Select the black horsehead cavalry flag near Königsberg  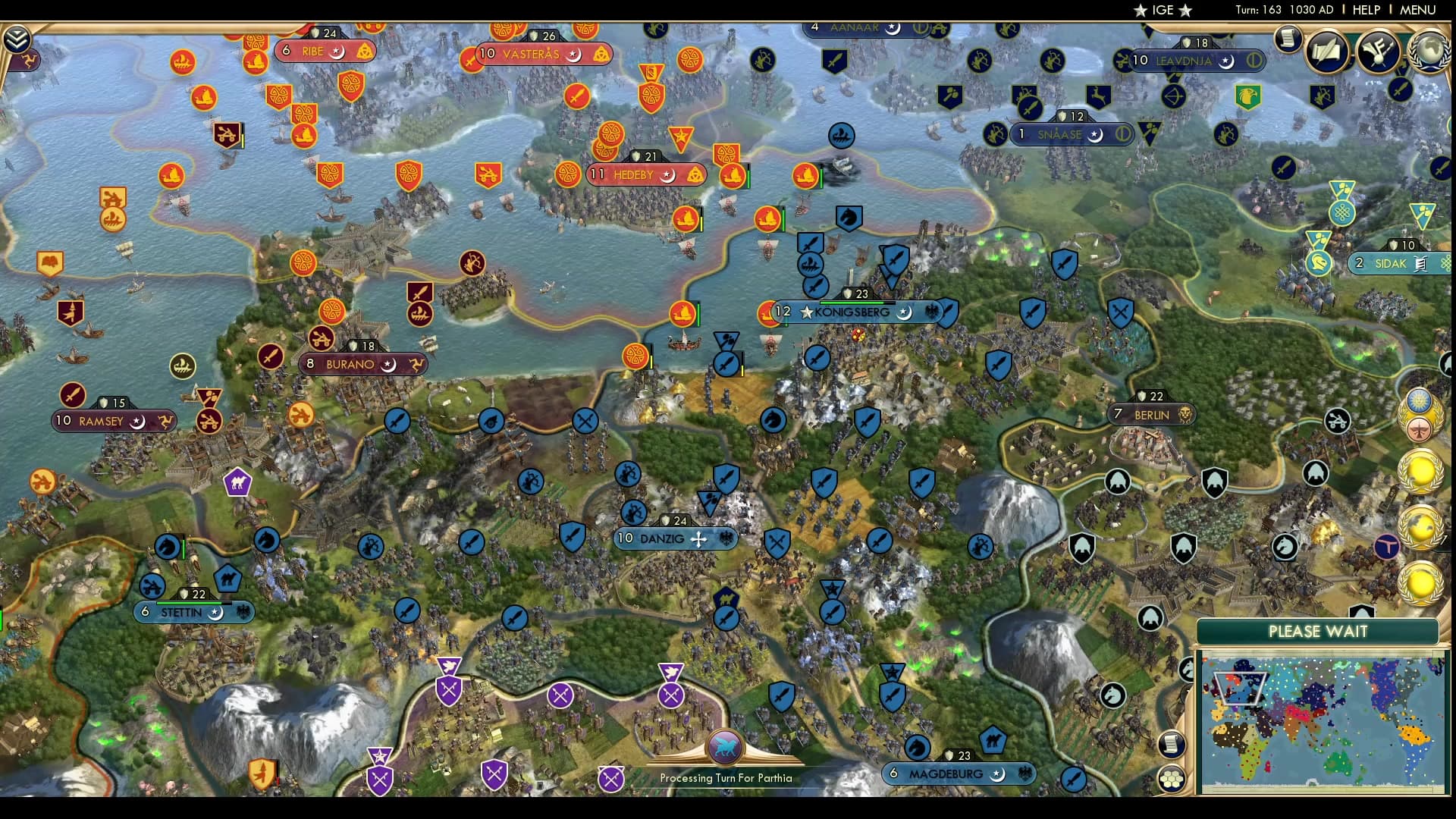849,217
